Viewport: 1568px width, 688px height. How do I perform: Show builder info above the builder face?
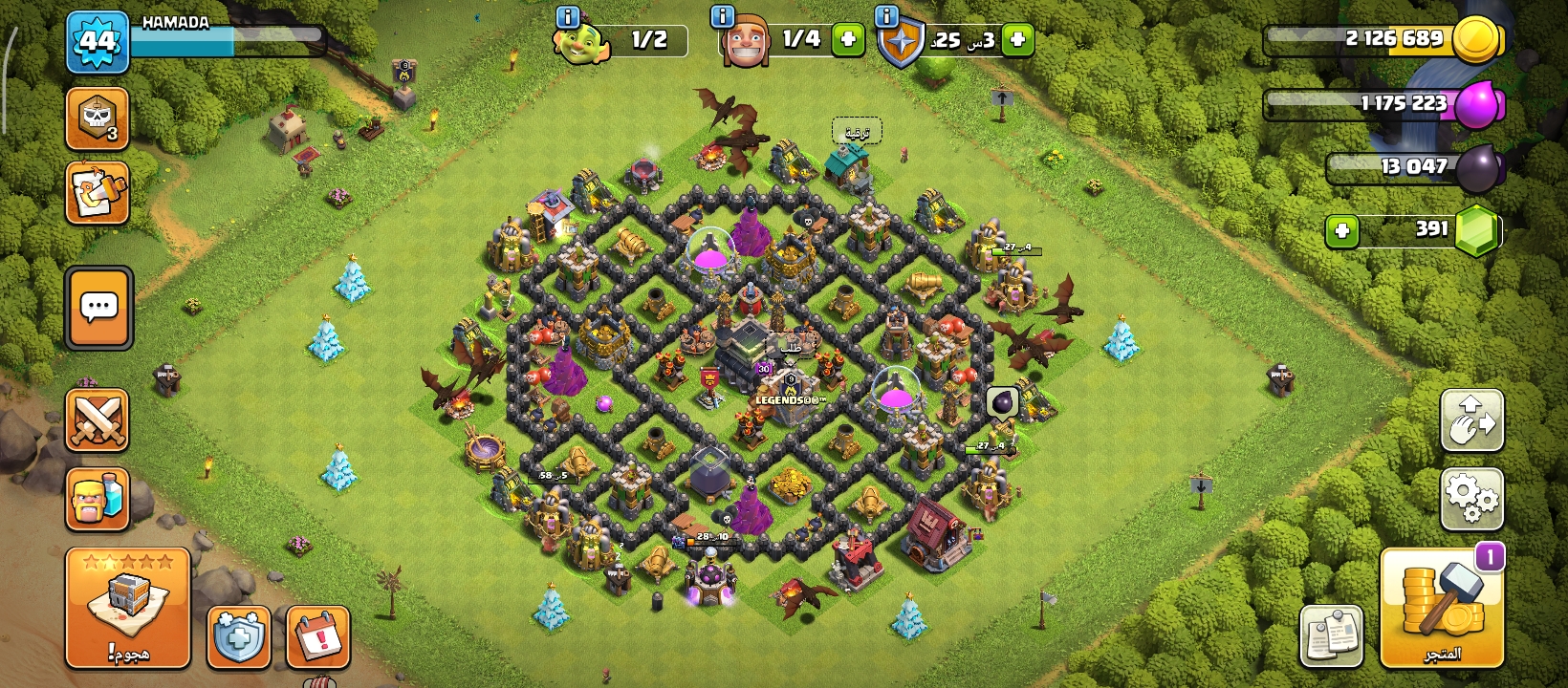point(723,16)
